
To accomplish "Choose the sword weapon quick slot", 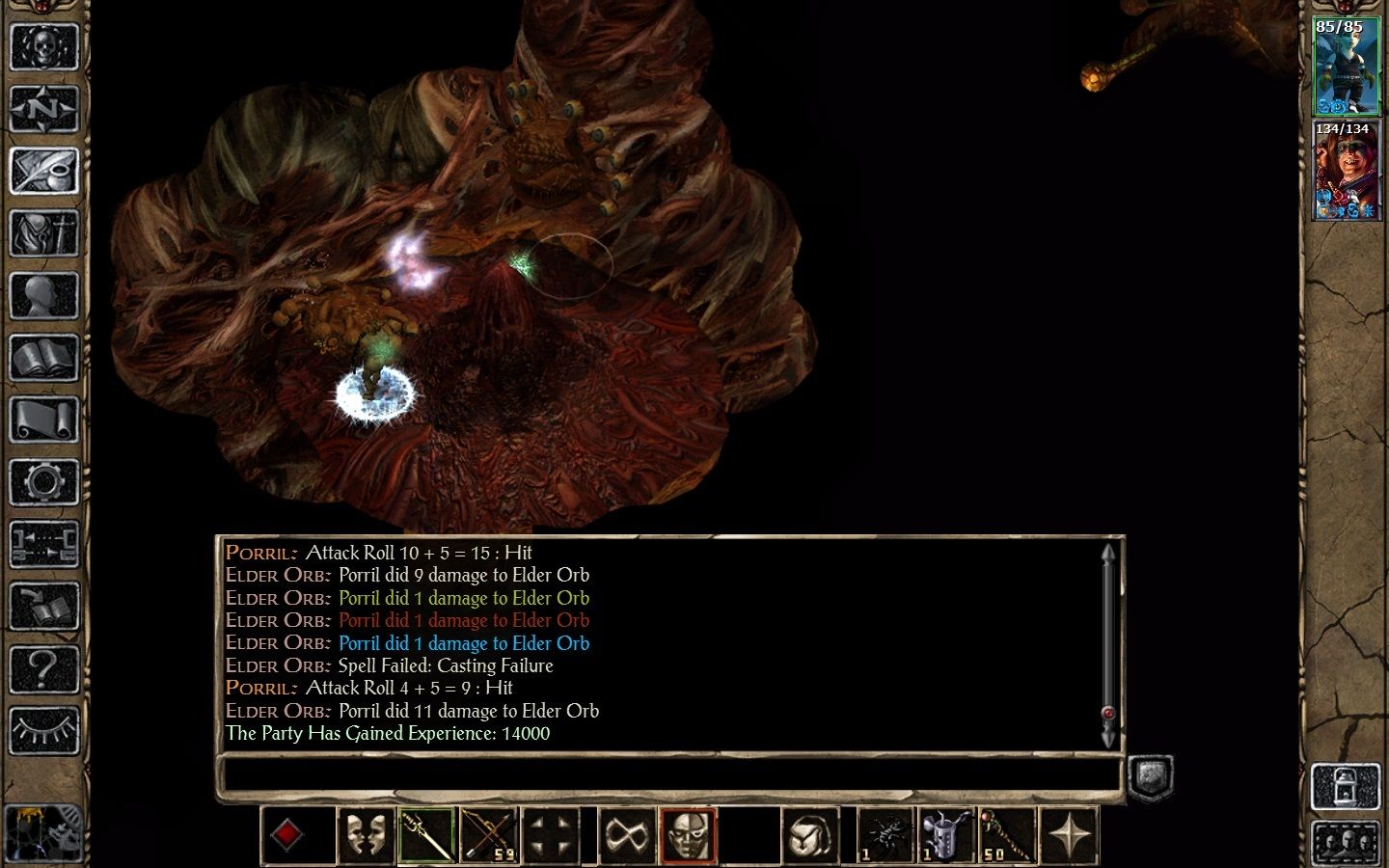I will point(427,835).
